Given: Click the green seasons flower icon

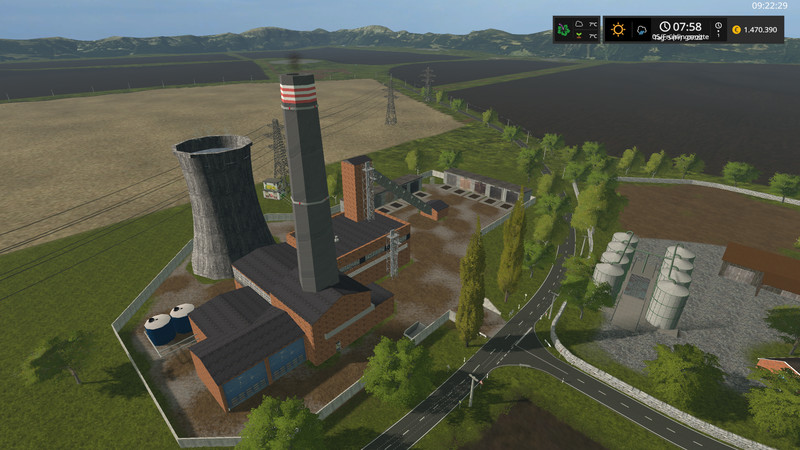Looking at the screenshot, I should pos(565,29).
